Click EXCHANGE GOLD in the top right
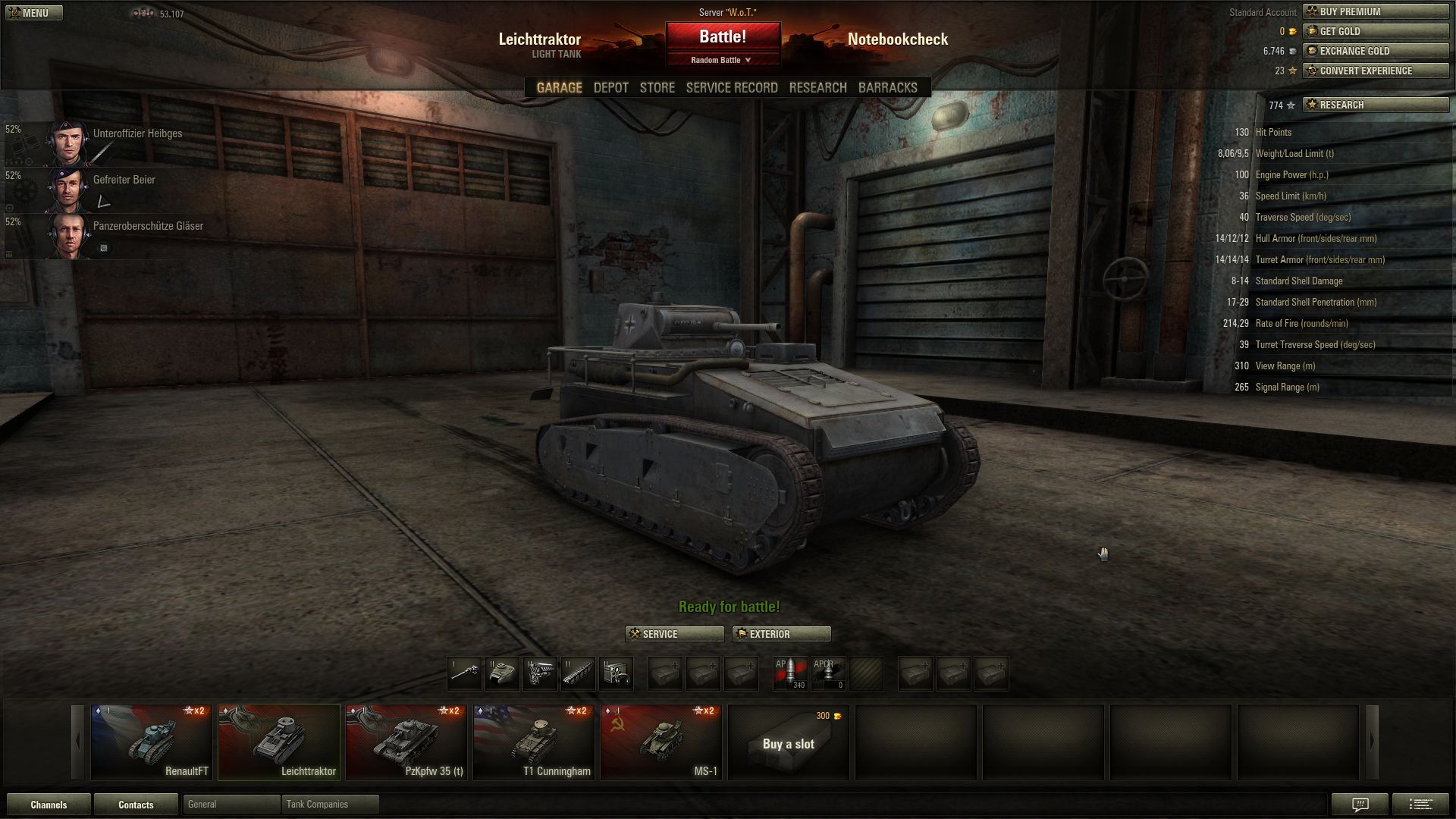This screenshot has height=819, width=1456. (x=1376, y=51)
